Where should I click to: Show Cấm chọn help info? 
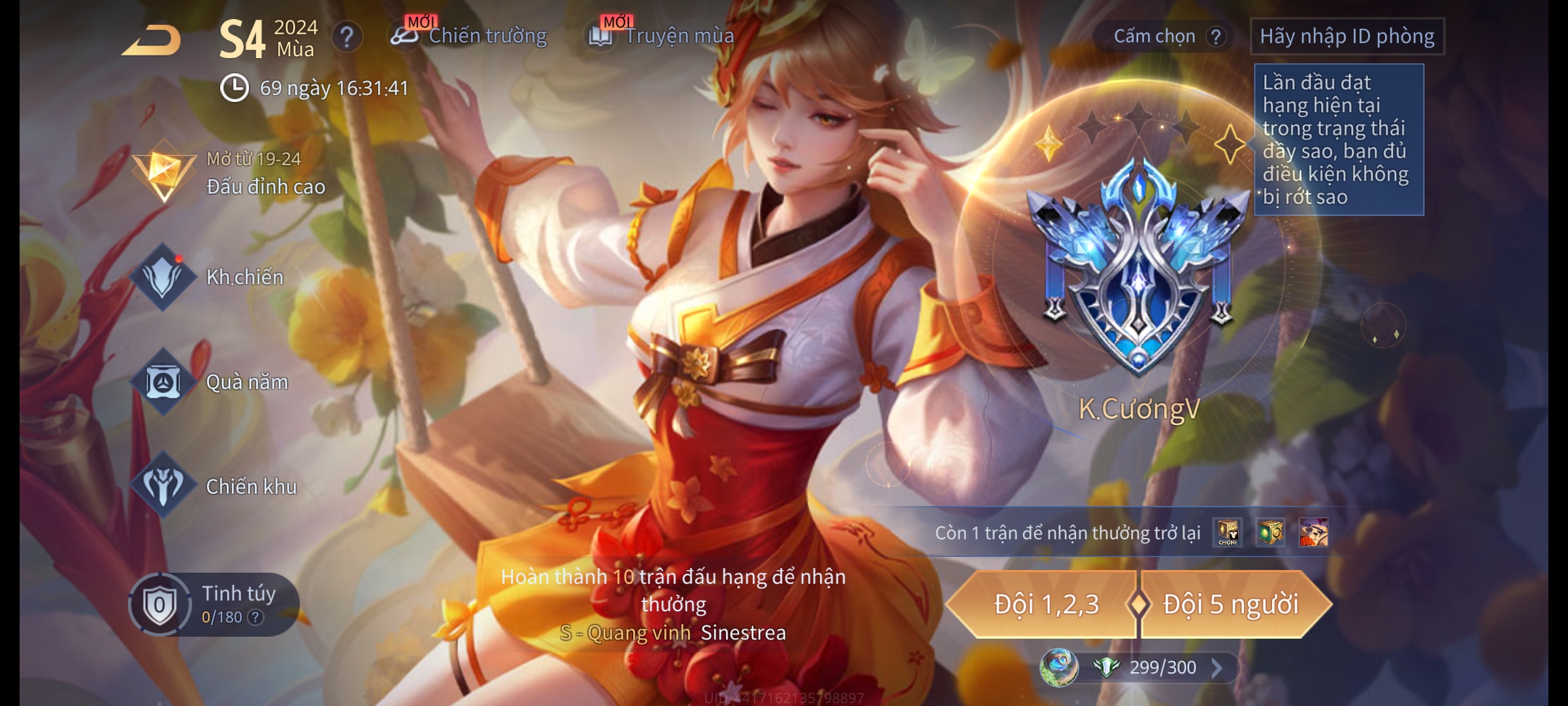[x=1216, y=37]
